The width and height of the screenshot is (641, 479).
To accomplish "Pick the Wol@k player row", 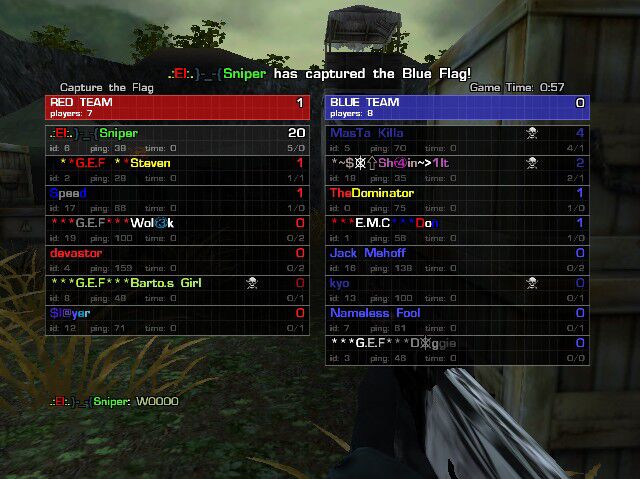I will click(177, 229).
